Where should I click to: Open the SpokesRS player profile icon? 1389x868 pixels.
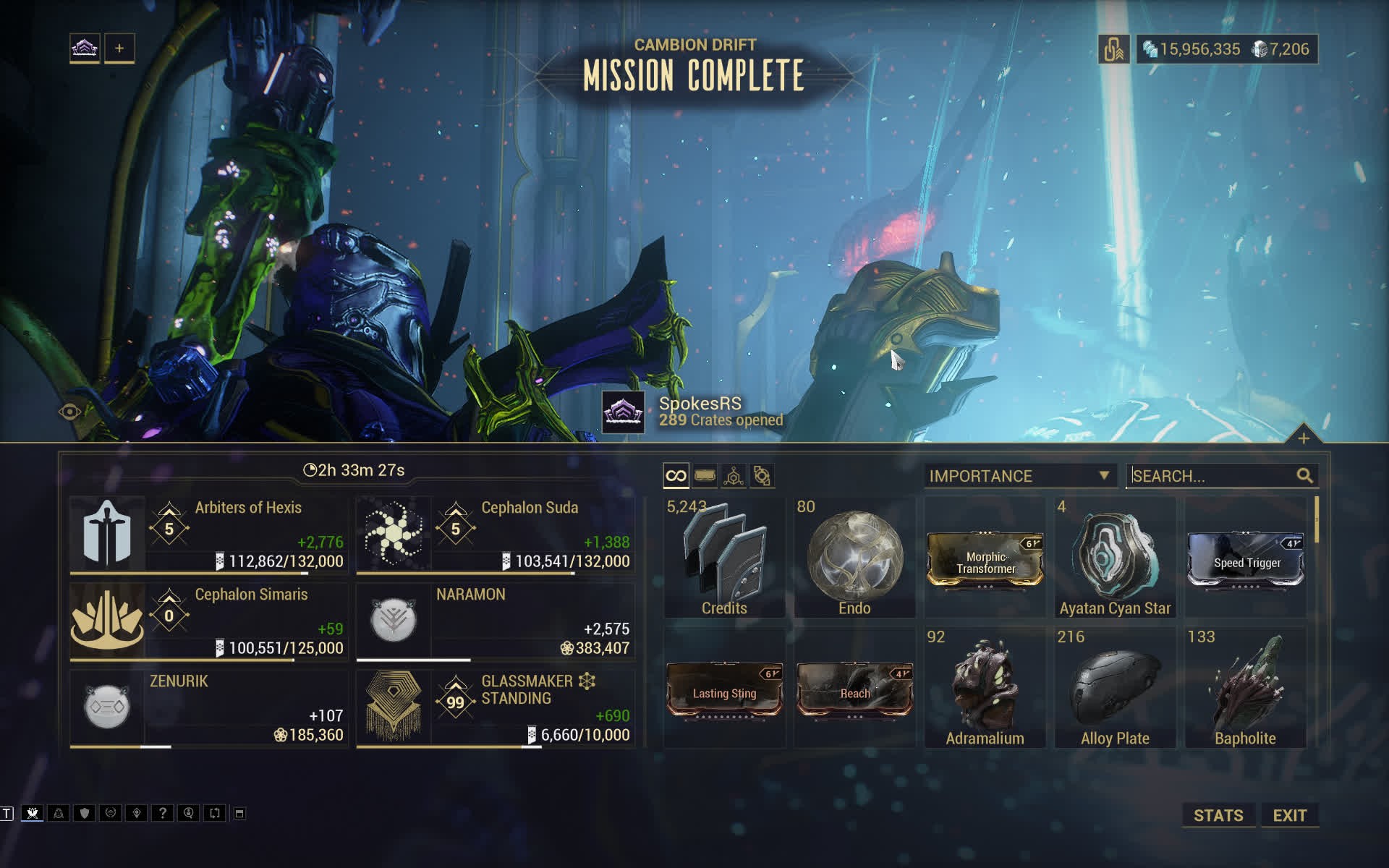pyautogui.click(x=623, y=412)
